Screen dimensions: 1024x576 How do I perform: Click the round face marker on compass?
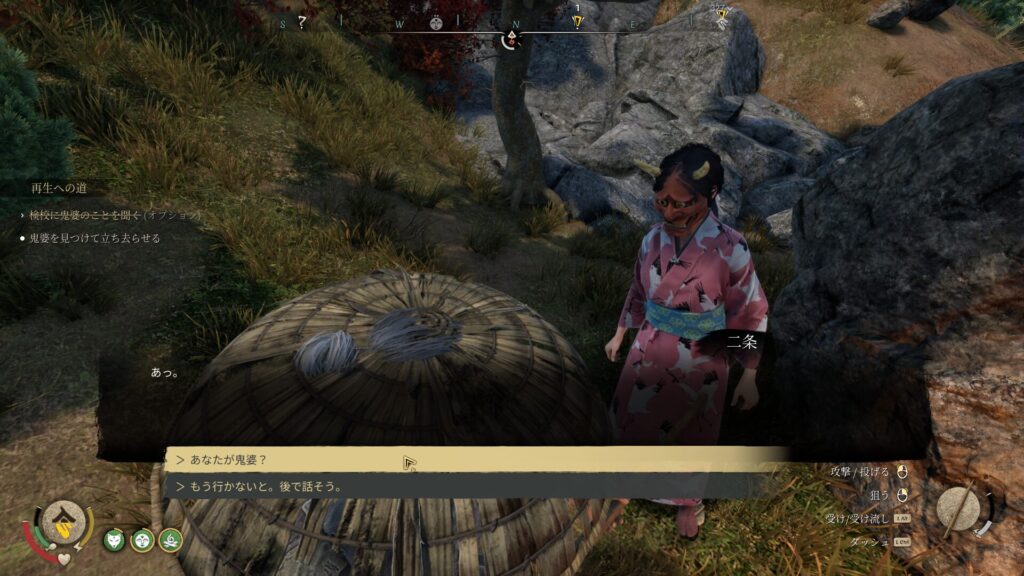[436, 21]
